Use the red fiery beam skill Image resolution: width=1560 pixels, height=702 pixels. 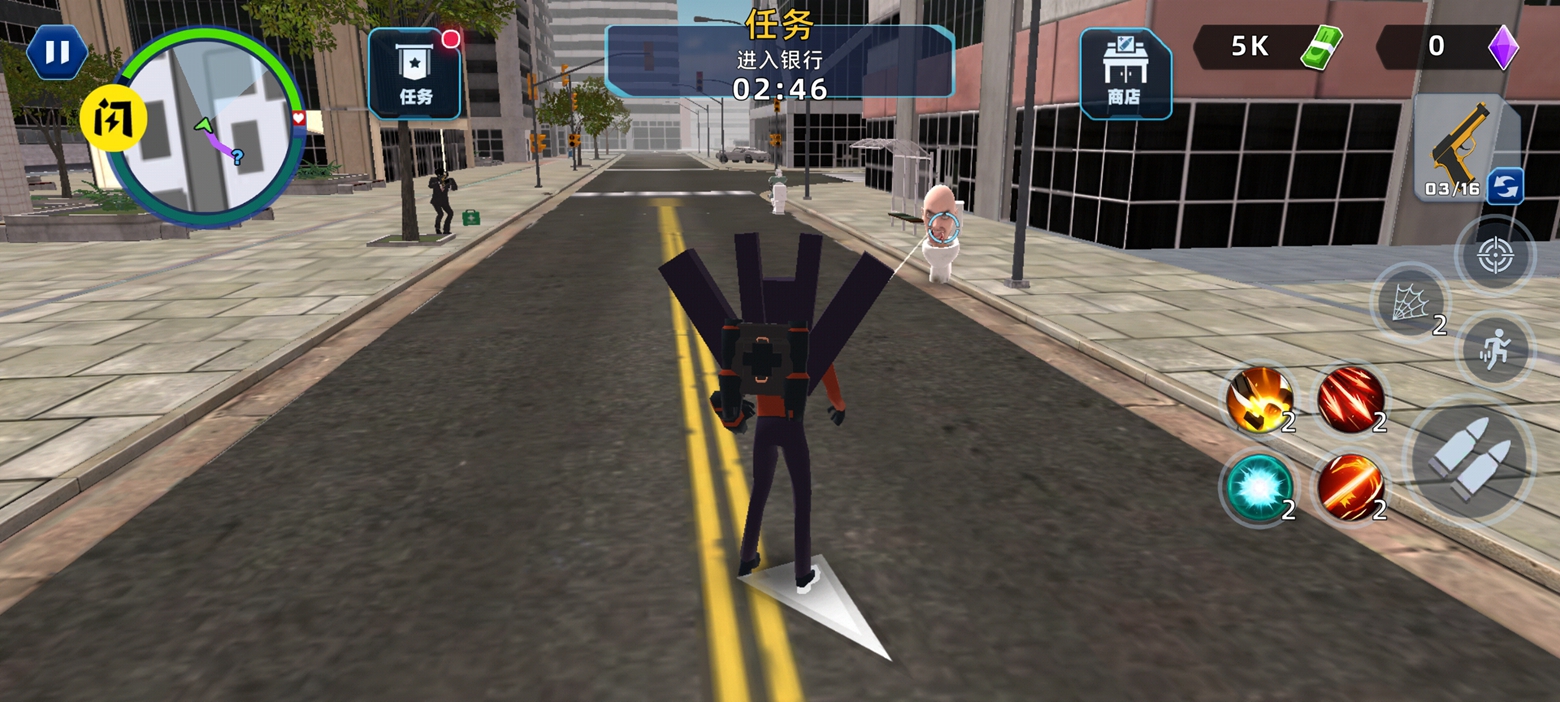point(1350,488)
